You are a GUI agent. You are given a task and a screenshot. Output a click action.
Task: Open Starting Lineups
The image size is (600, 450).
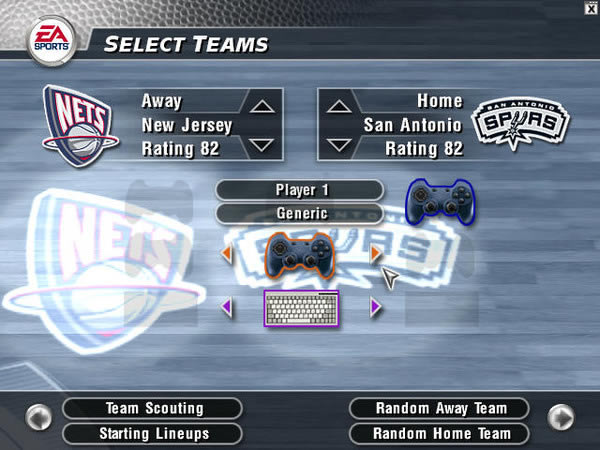coord(154,434)
